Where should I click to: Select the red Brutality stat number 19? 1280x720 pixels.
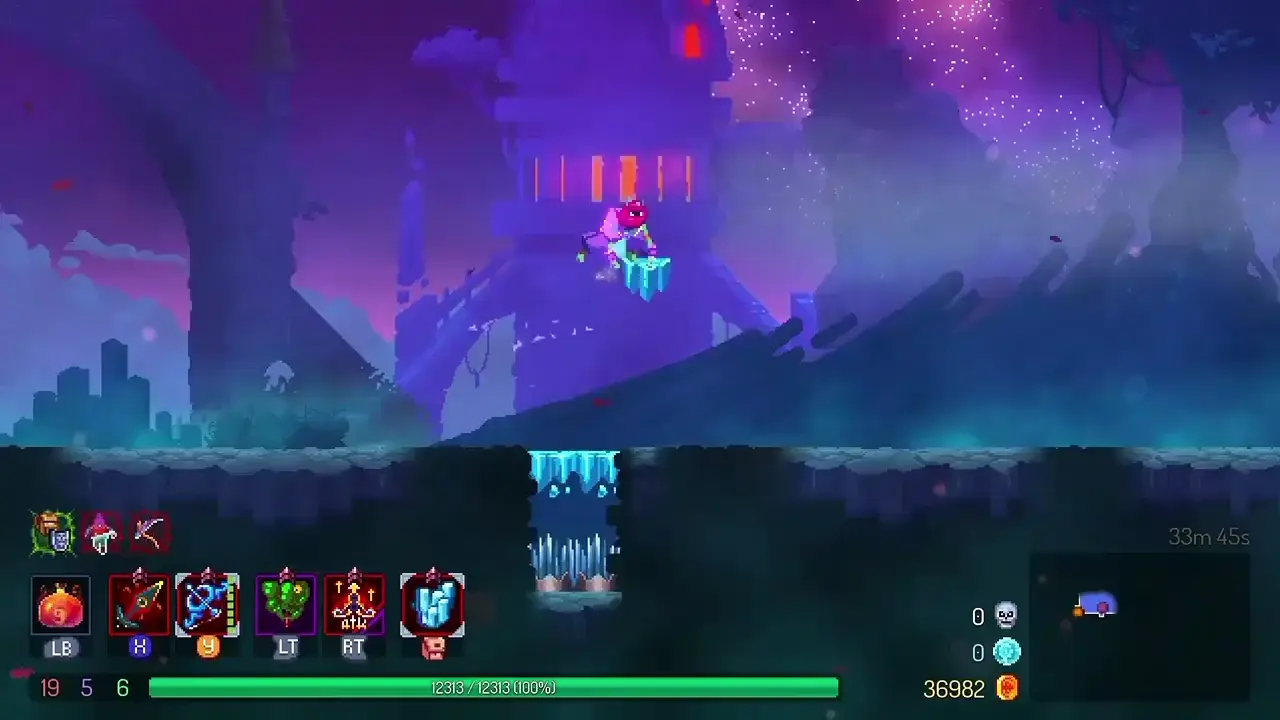click(48, 688)
